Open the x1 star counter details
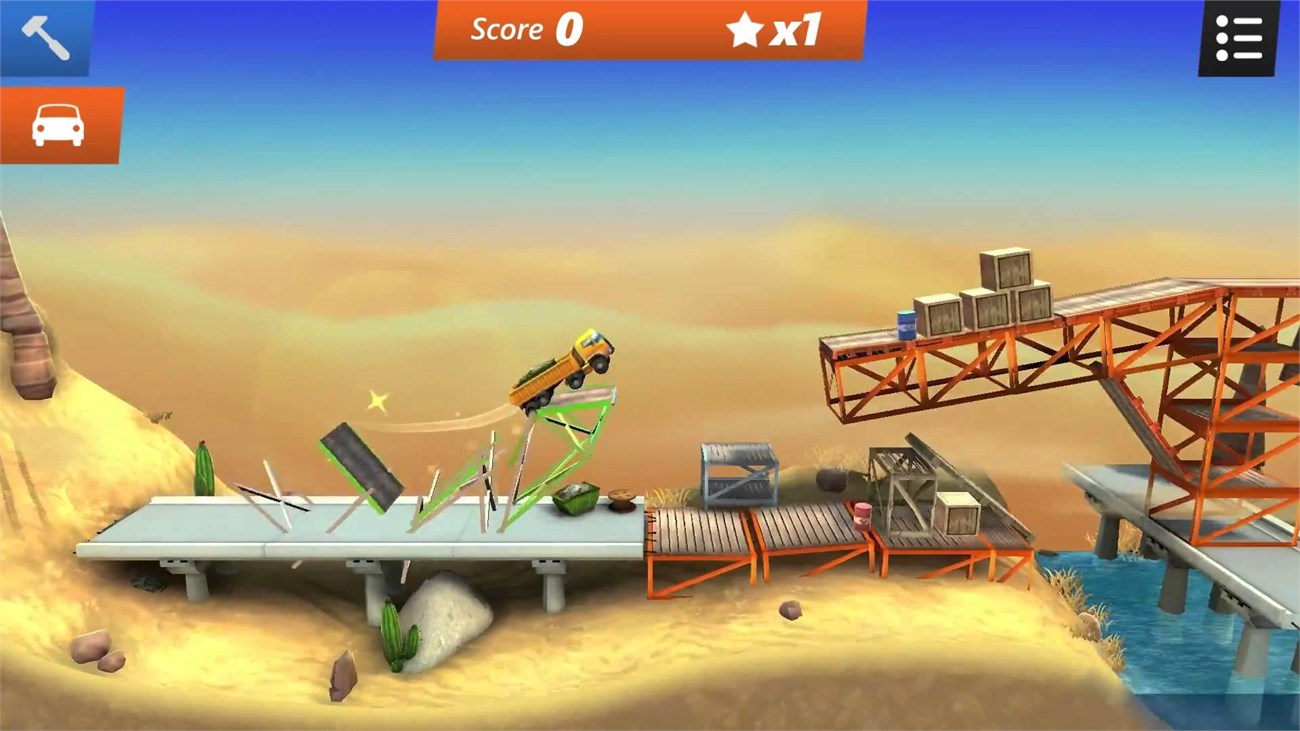The width and height of the screenshot is (1300, 731). (780, 29)
